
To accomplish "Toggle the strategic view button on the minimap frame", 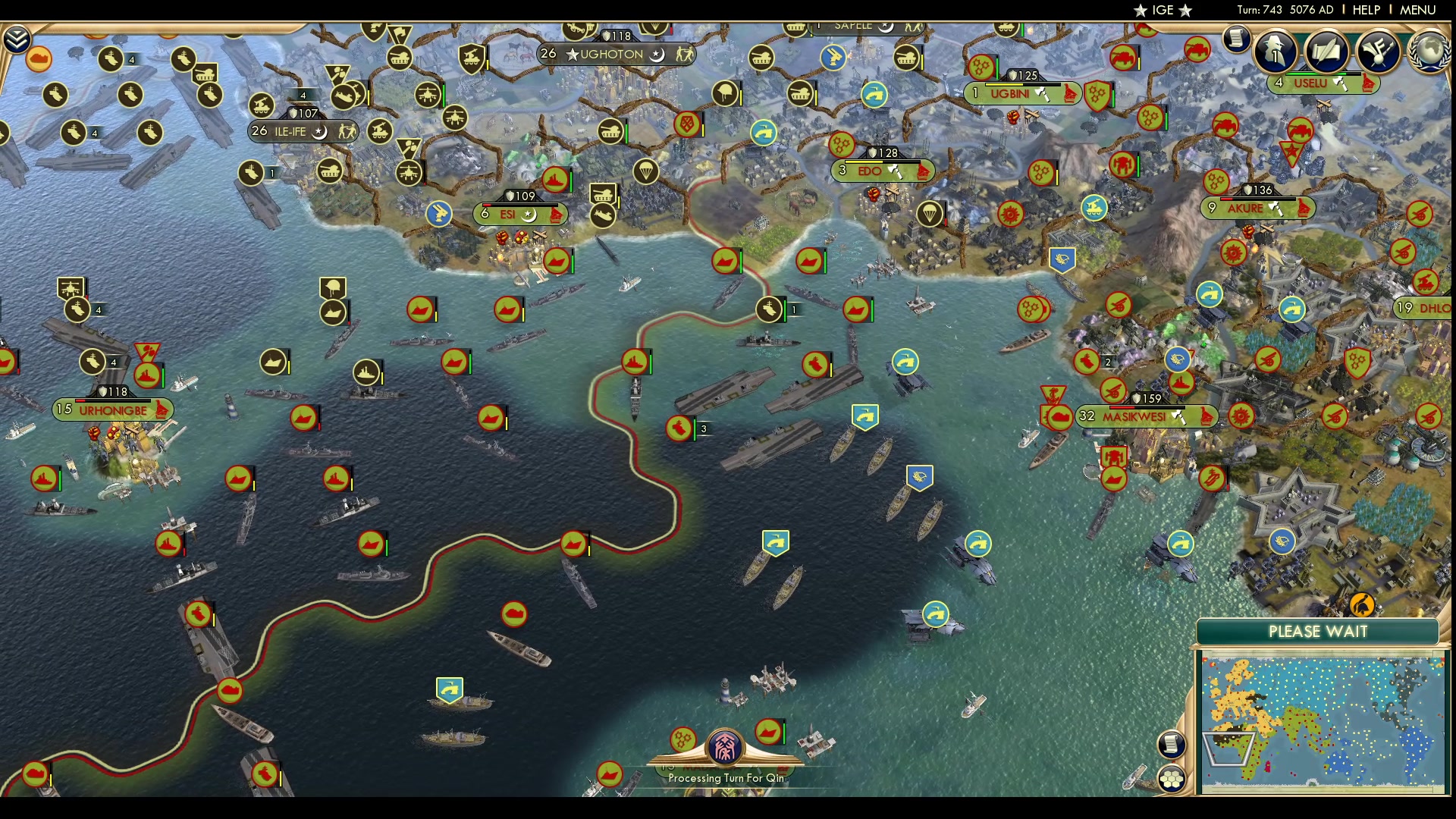I will coord(1172,777).
